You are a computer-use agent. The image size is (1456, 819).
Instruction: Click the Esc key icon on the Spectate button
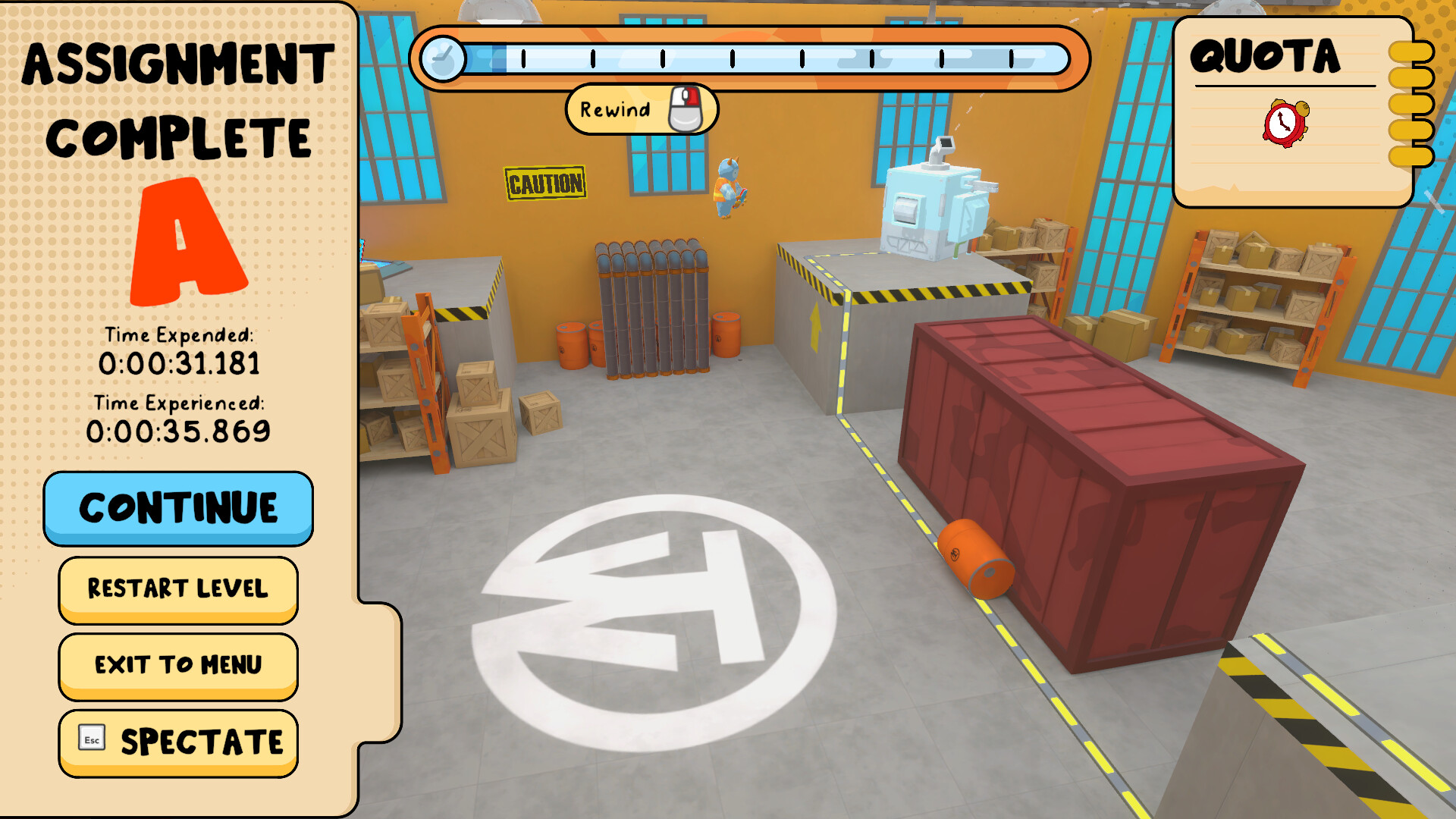pyautogui.click(x=90, y=738)
